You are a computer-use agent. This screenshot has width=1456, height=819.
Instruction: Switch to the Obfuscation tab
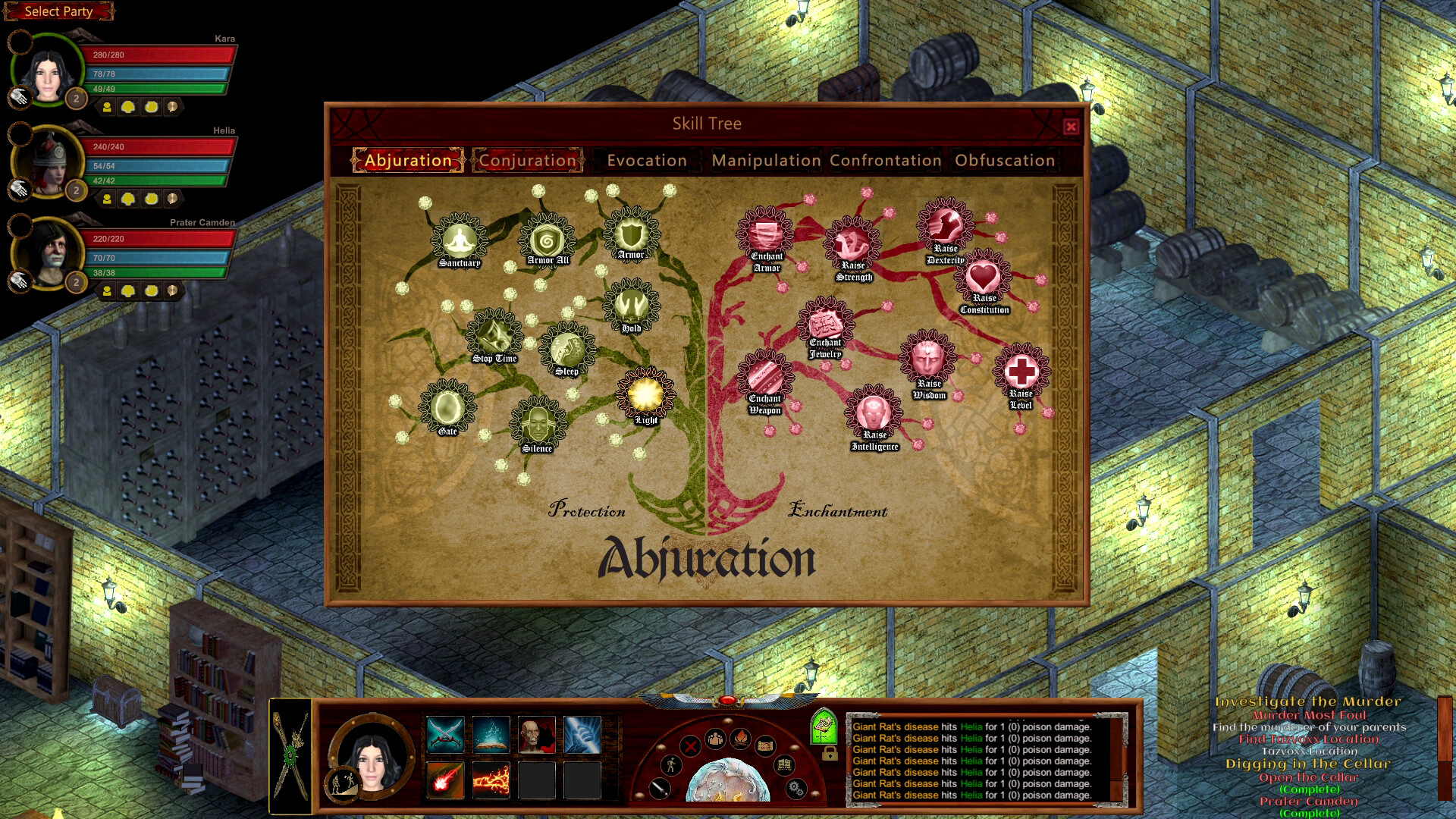(x=1004, y=160)
